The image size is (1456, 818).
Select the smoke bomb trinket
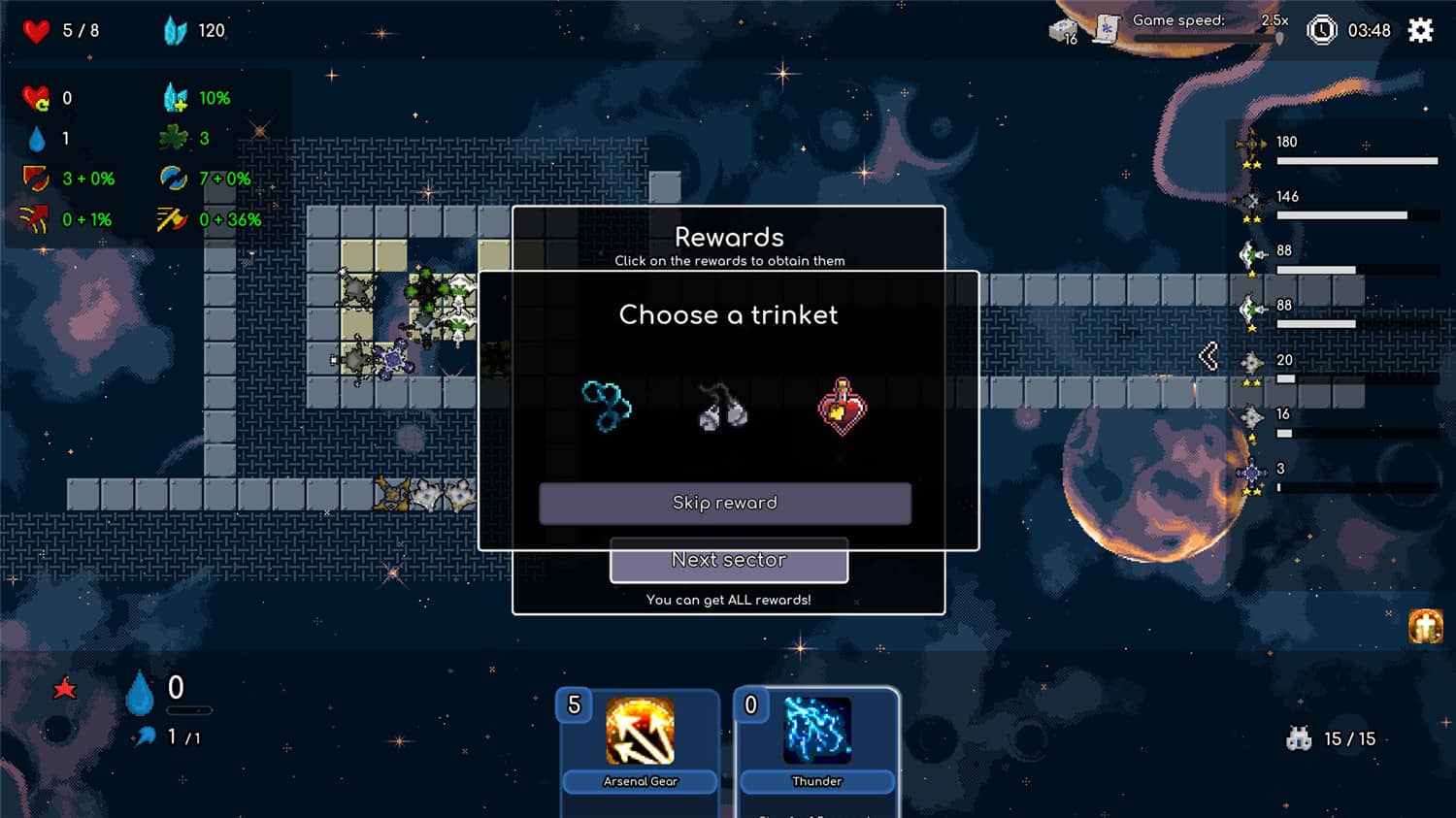pyautogui.click(x=724, y=408)
